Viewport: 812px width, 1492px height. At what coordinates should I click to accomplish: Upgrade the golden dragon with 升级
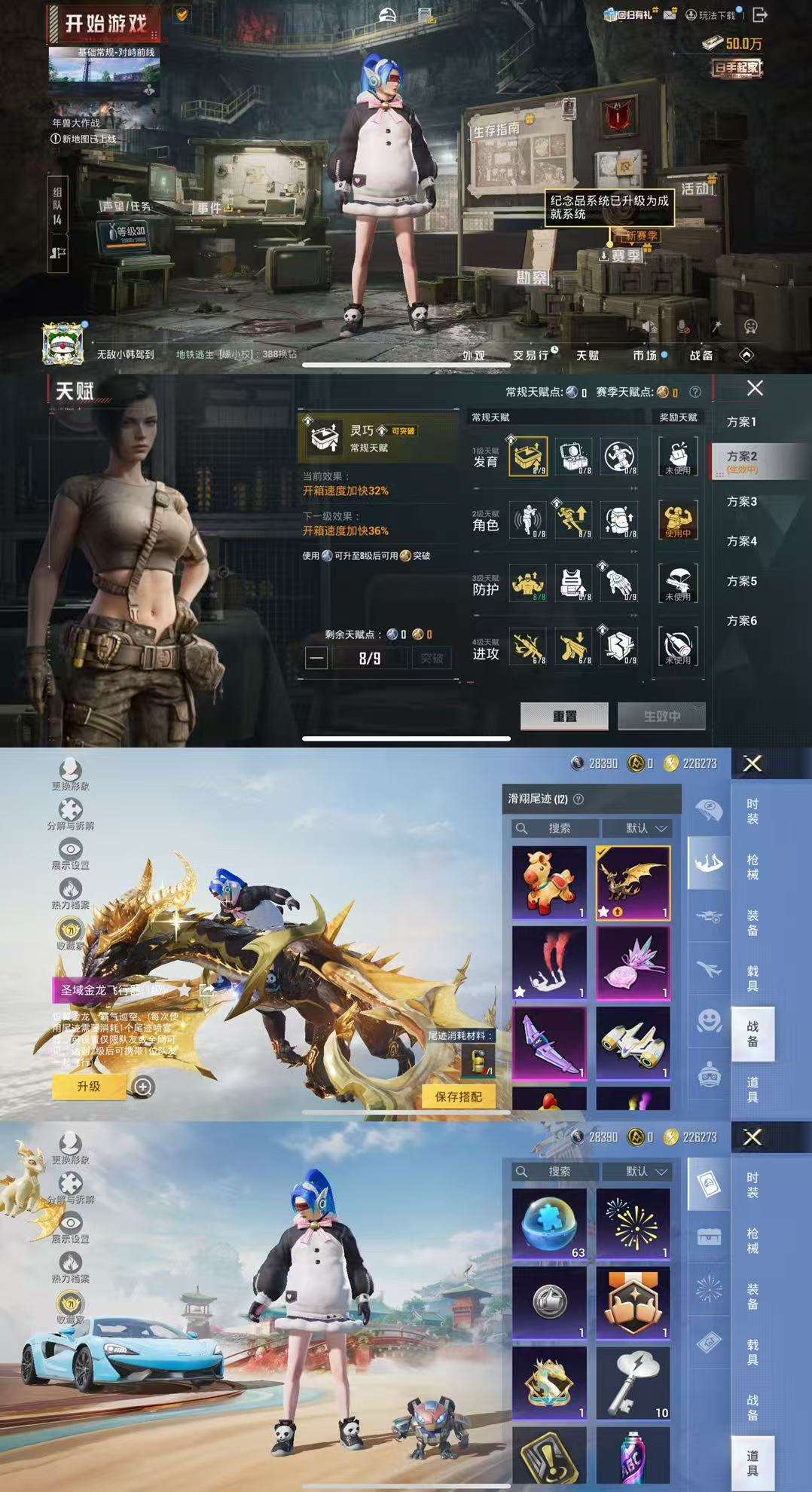tap(89, 1086)
